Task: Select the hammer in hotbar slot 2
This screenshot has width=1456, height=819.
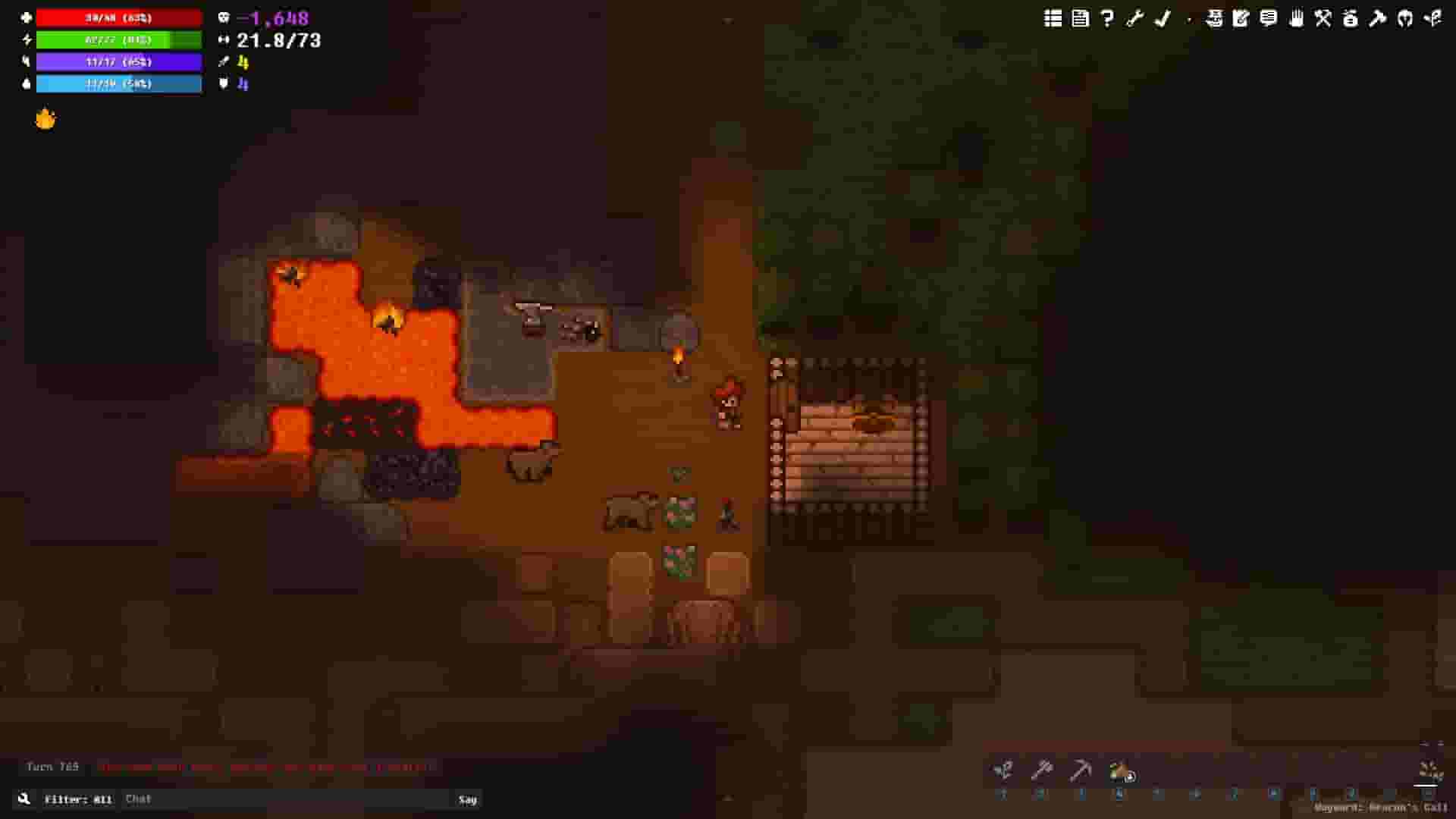Action: (x=1043, y=770)
